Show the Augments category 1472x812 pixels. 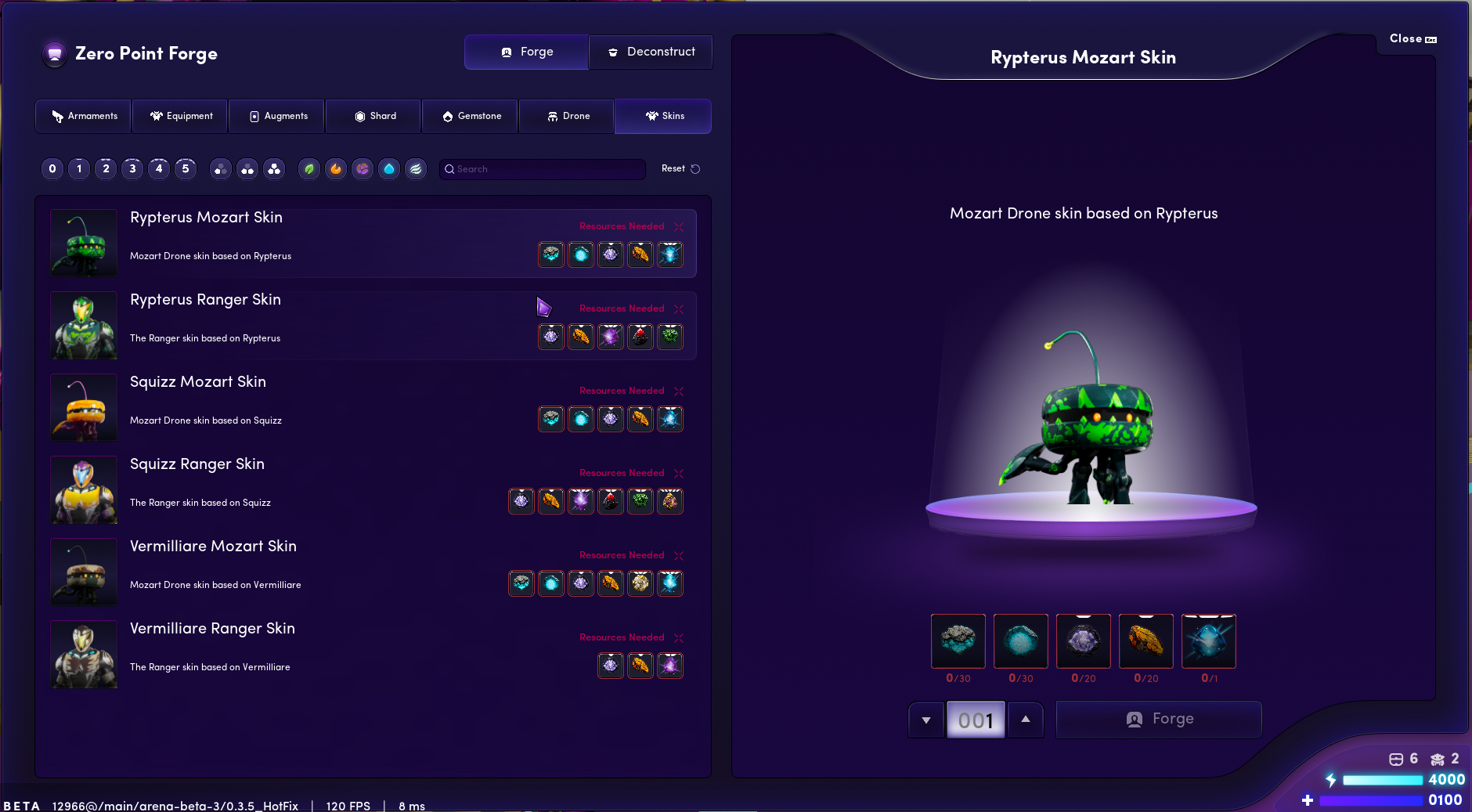278,116
